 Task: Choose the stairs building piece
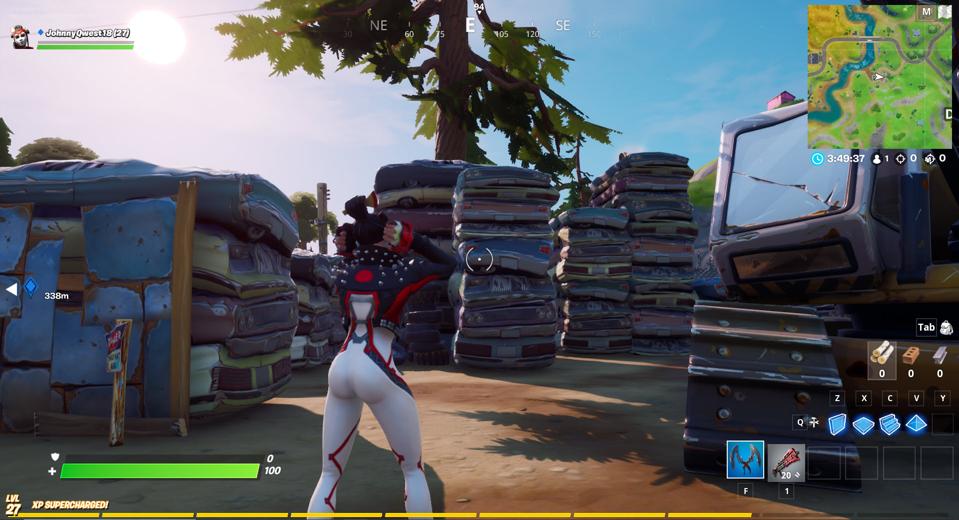pyautogui.click(x=889, y=424)
